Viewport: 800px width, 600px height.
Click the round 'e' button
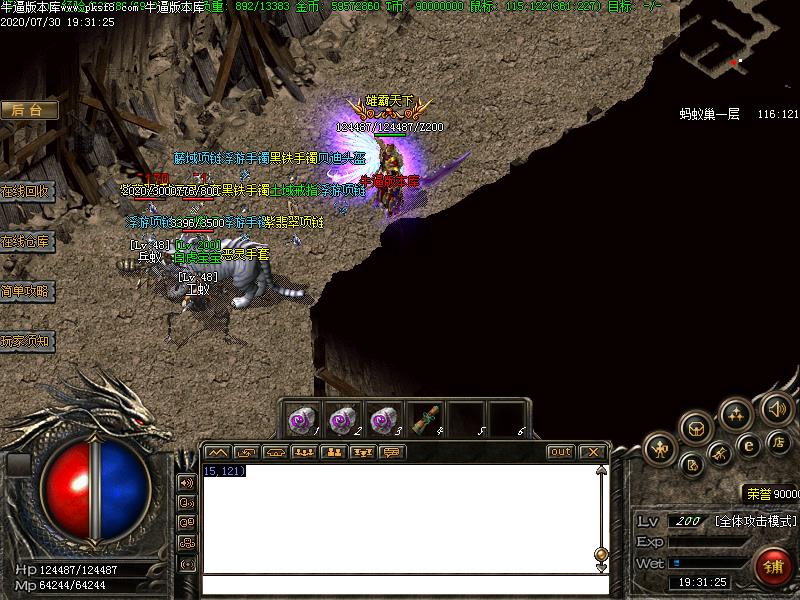[x=748, y=446]
